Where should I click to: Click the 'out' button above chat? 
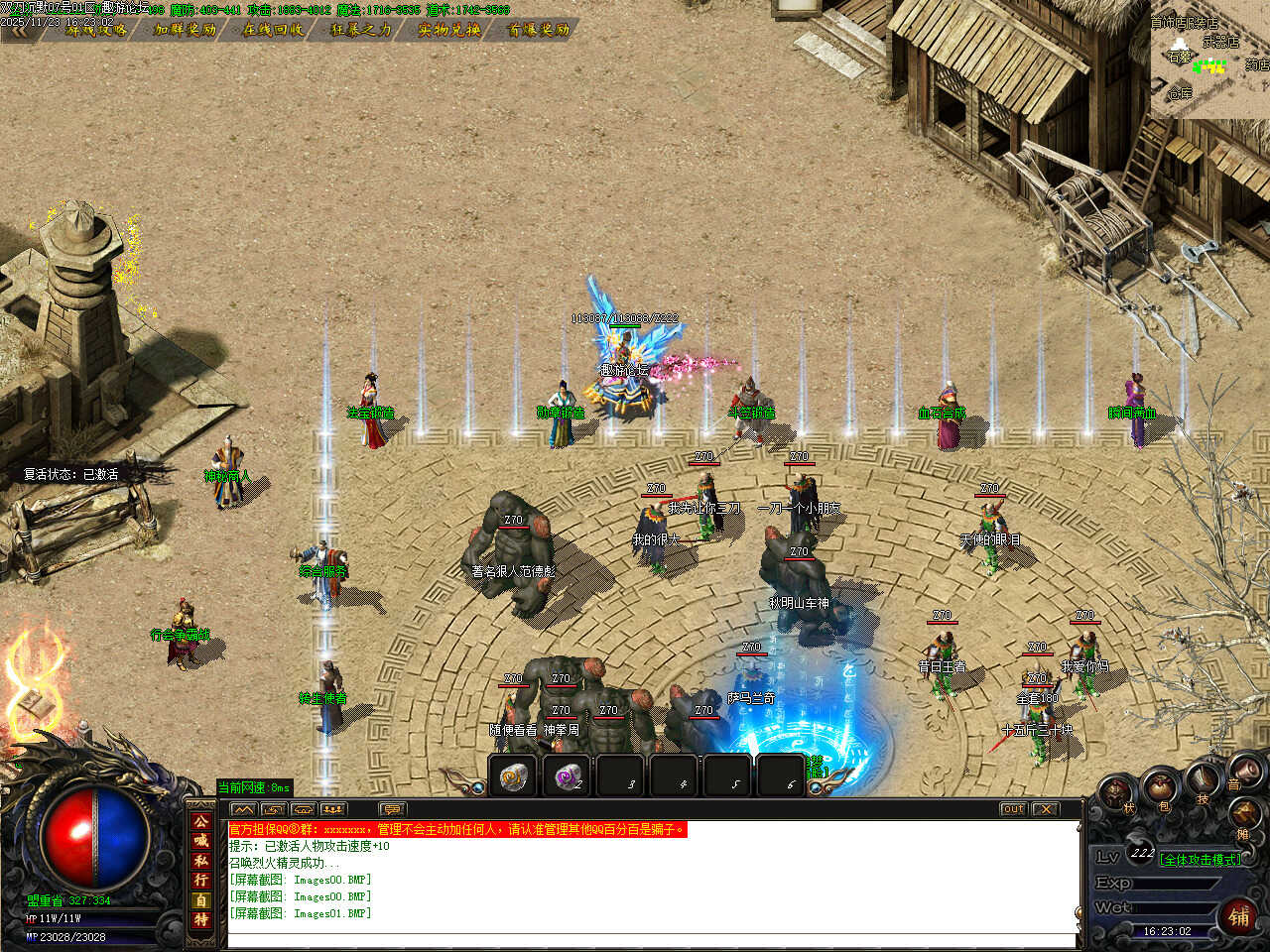(x=1012, y=809)
